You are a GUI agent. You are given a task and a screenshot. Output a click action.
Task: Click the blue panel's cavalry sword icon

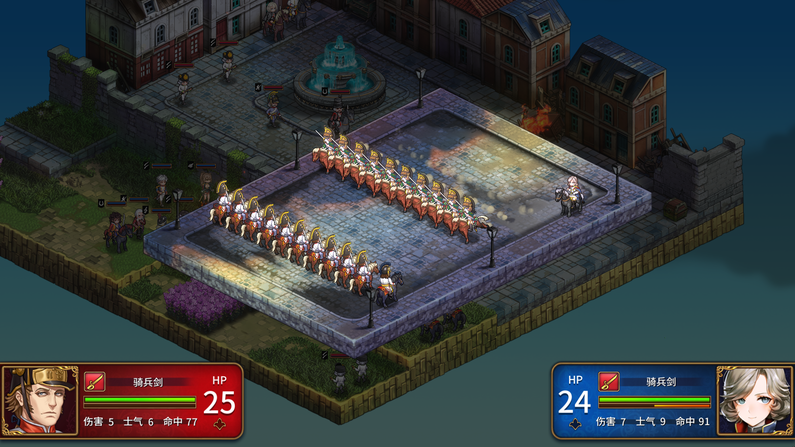click(608, 381)
